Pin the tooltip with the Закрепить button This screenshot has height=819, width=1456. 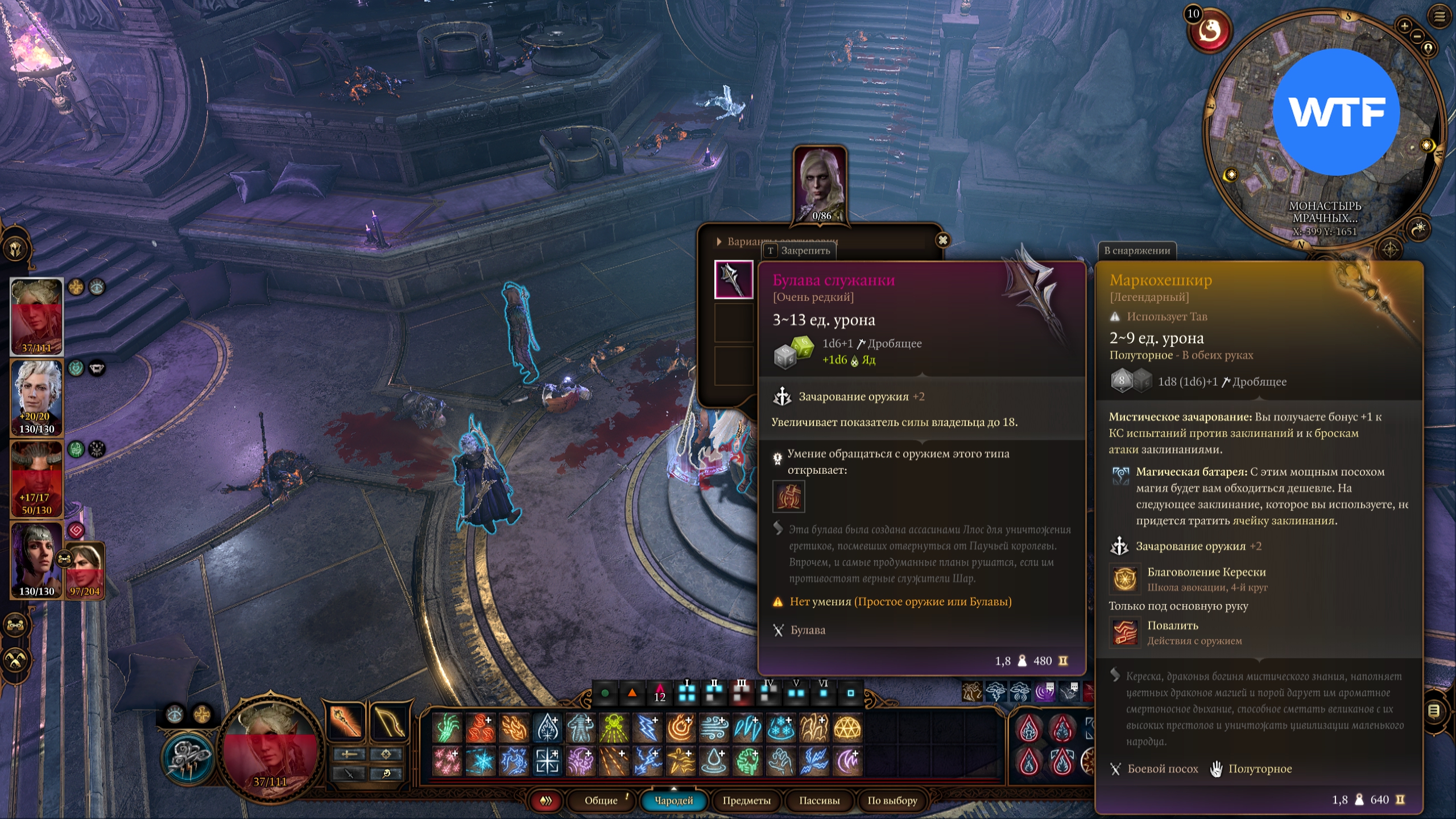(799, 250)
